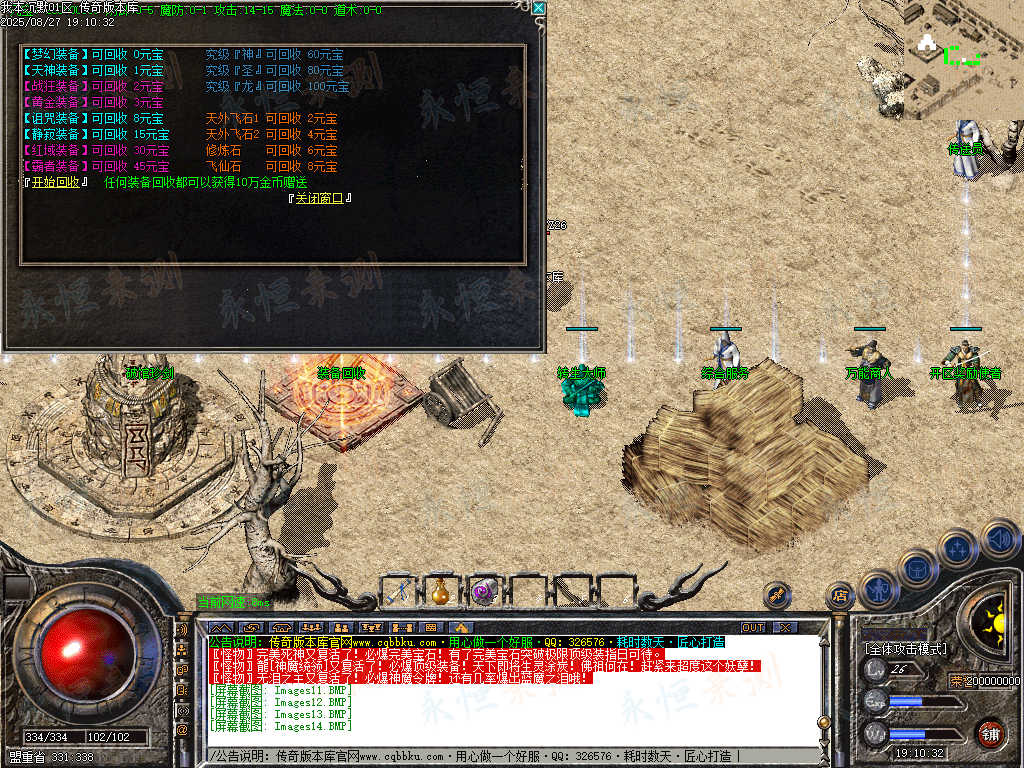Open the 店 shop button
1024x768 pixels.
coord(840,597)
